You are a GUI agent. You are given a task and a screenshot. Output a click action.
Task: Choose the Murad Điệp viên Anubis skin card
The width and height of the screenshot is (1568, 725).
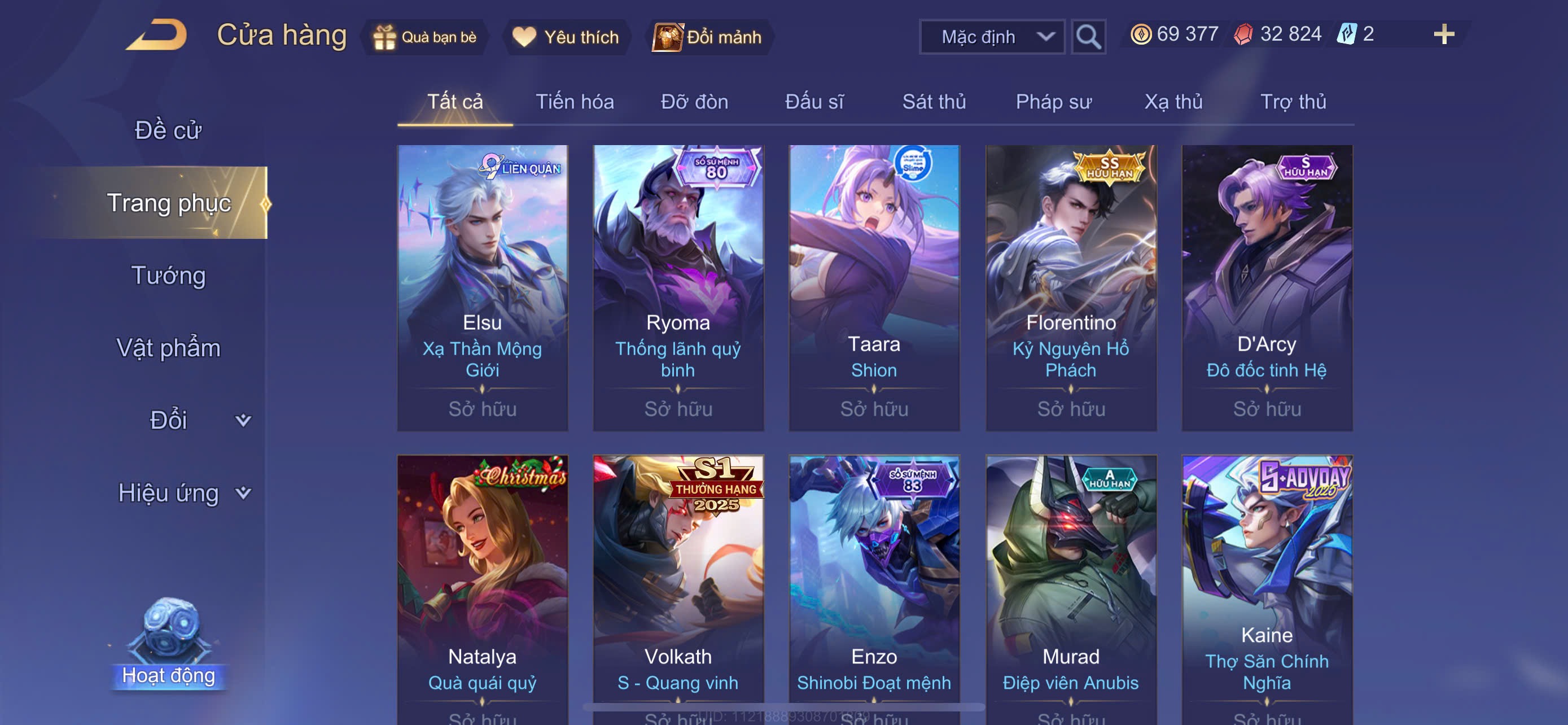1071,584
